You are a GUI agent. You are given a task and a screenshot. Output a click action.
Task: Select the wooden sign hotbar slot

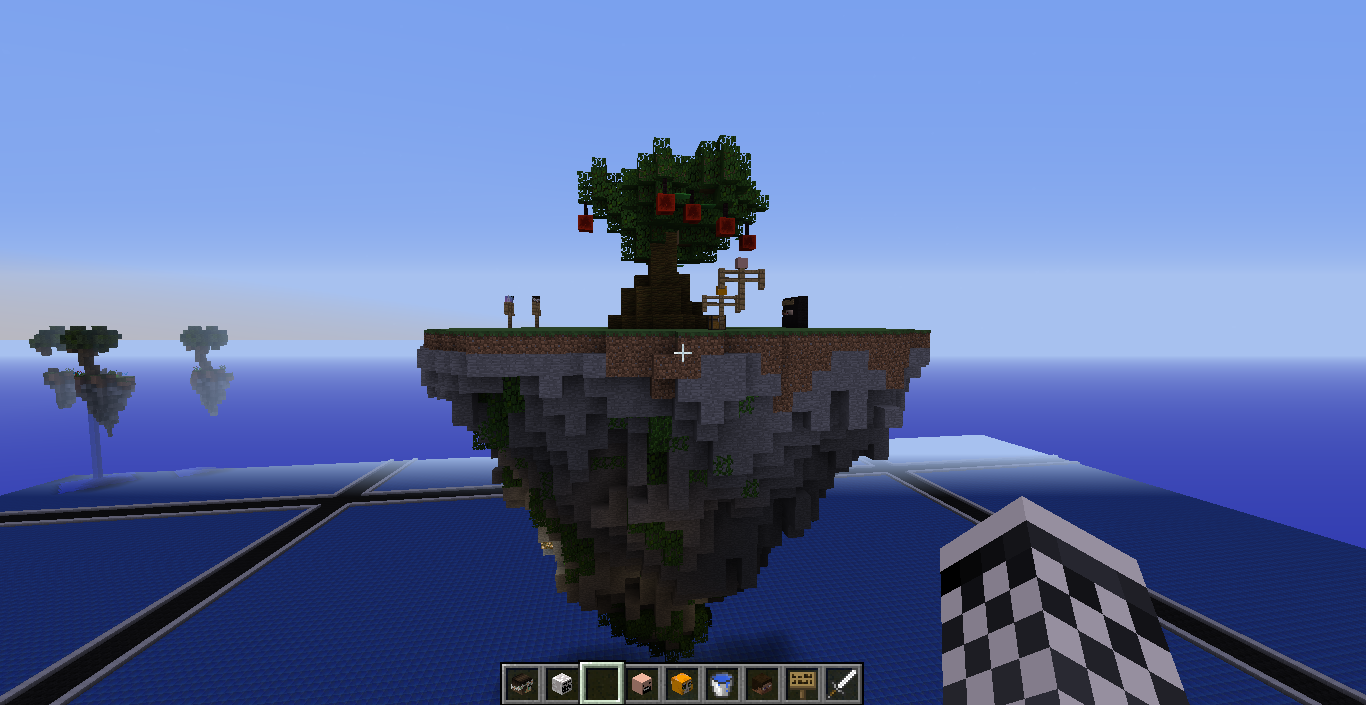pos(802,684)
